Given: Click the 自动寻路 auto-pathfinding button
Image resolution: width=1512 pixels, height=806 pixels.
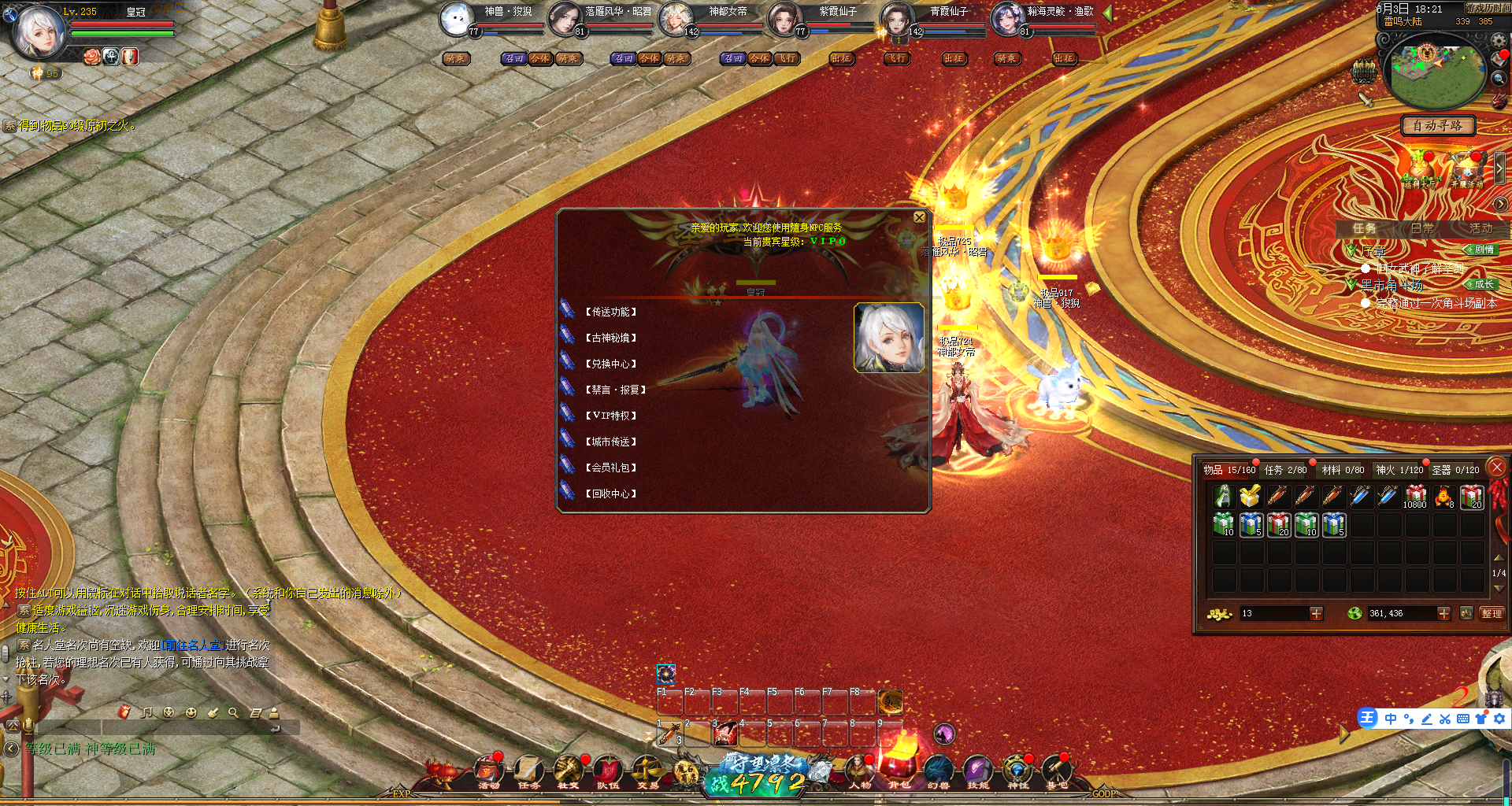Looking at the screenshot, I should coord(1437,125).
